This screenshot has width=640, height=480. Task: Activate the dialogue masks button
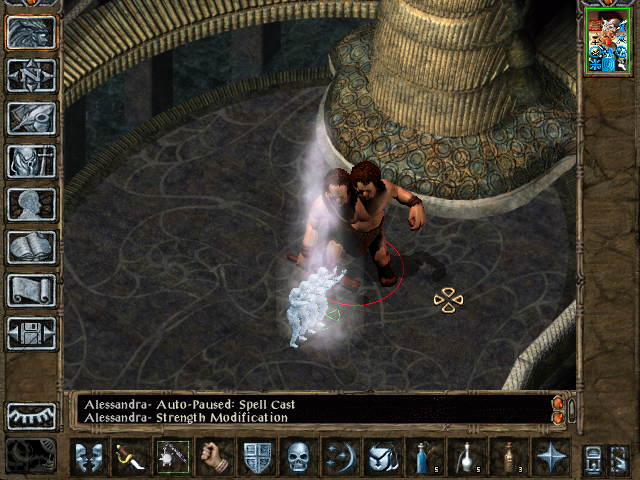(x=87, y=457)
